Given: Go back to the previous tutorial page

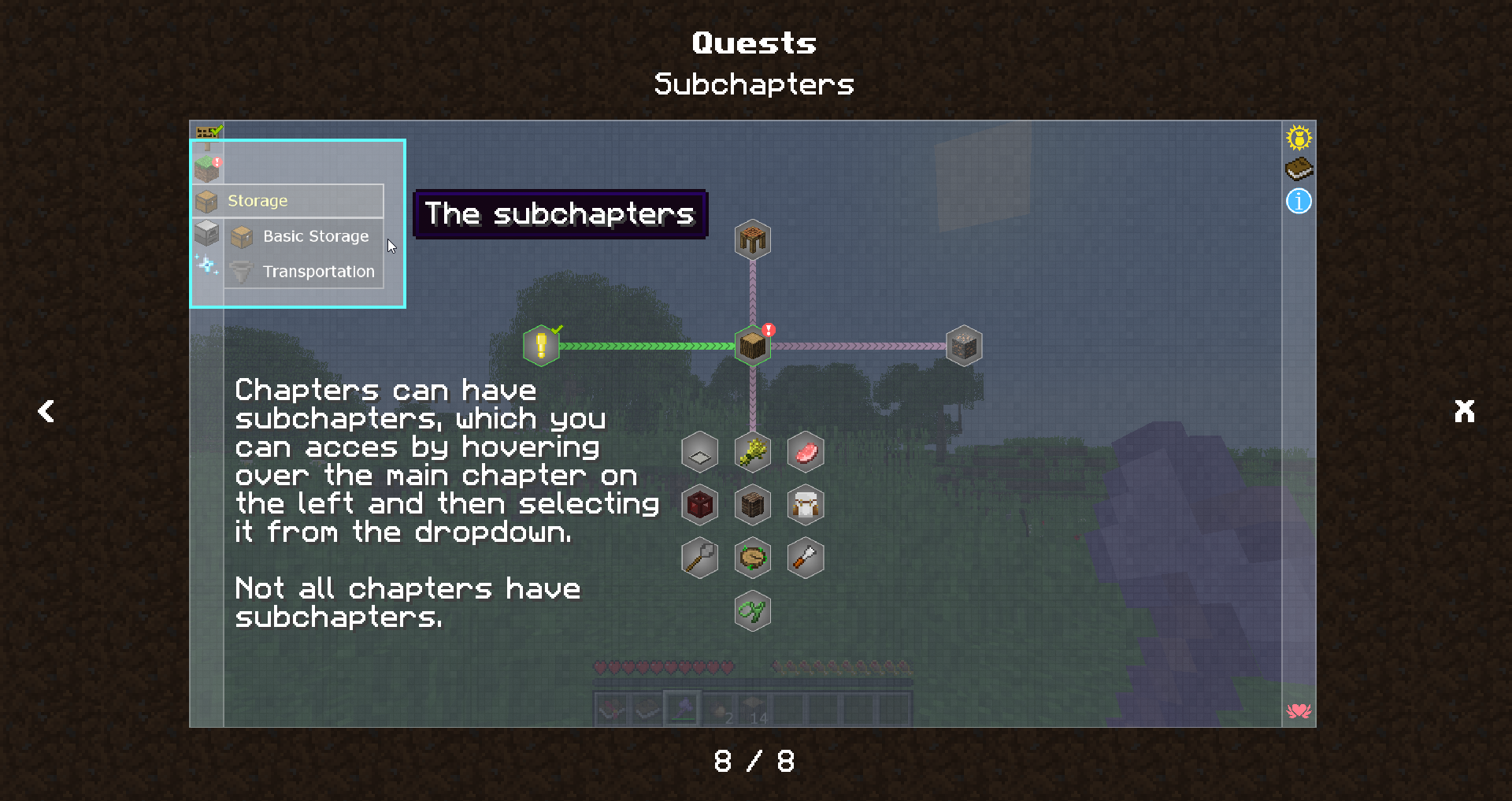Looking at the screenshot, I should click(x=46, y=410).
